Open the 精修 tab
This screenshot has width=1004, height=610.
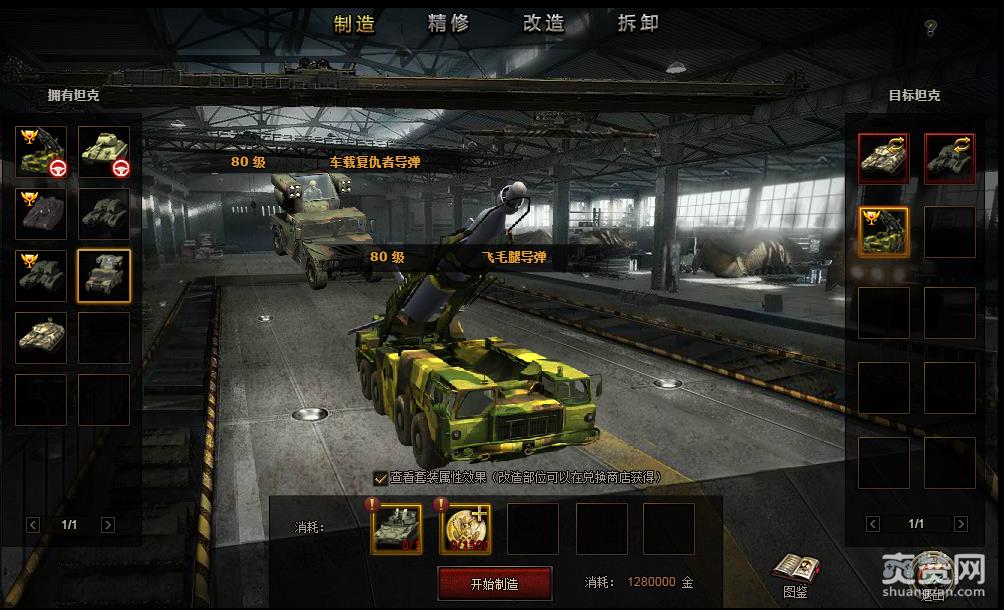point(448,24)
